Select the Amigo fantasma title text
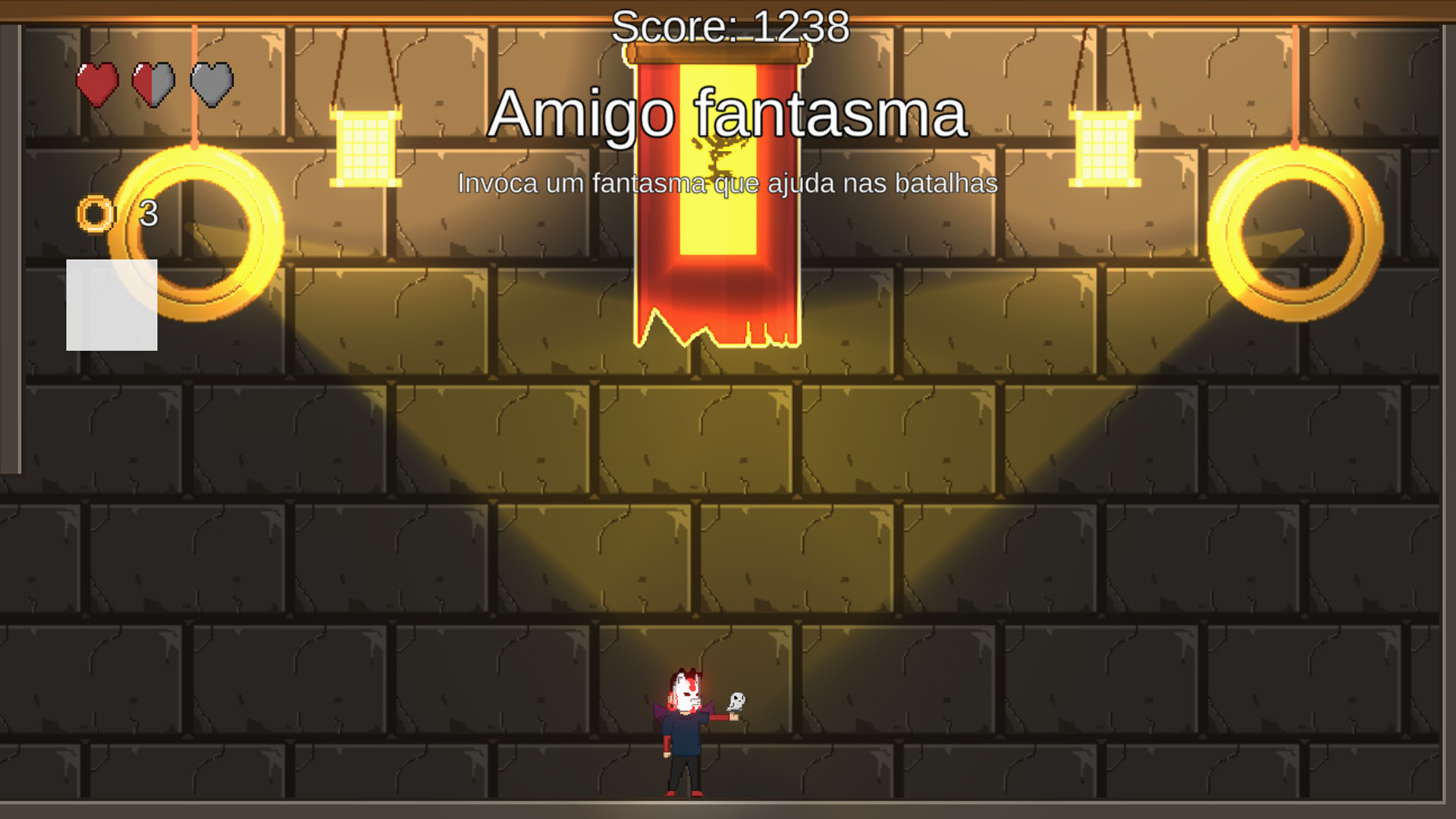1456x819 pixels. coord(730,114)
